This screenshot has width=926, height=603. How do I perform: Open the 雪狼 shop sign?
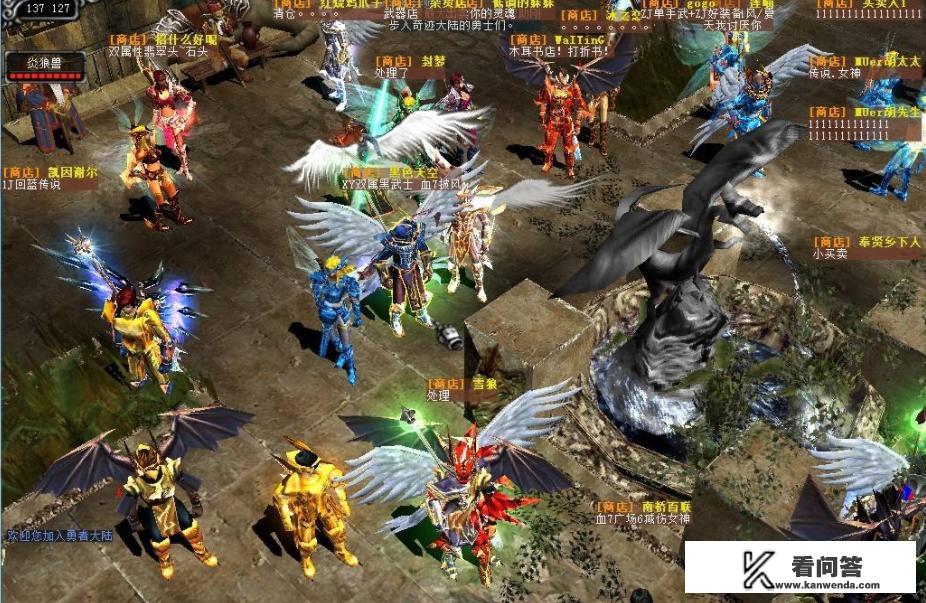(461, 383)
